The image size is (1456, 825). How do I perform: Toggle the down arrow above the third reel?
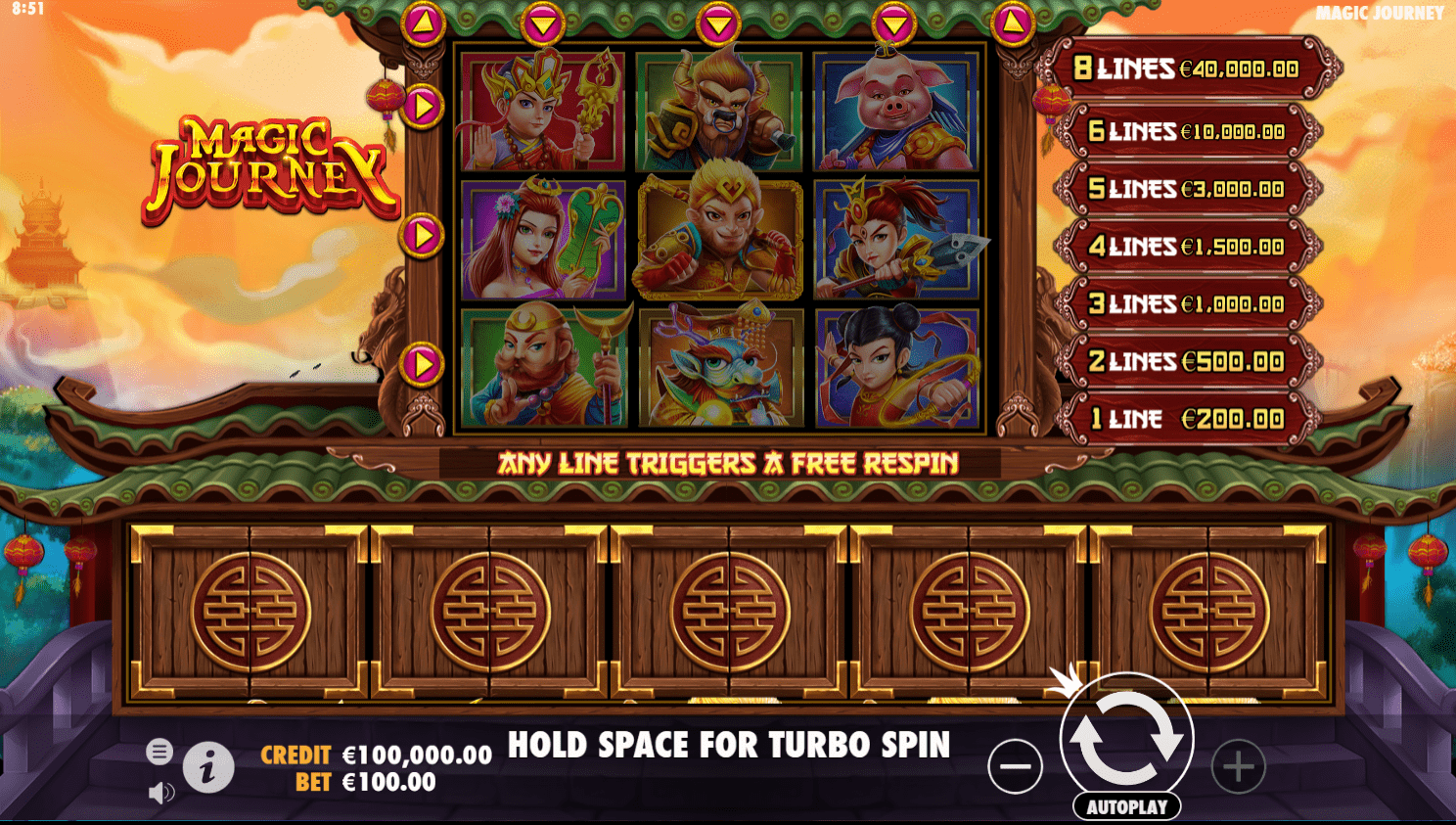point(896,22)
